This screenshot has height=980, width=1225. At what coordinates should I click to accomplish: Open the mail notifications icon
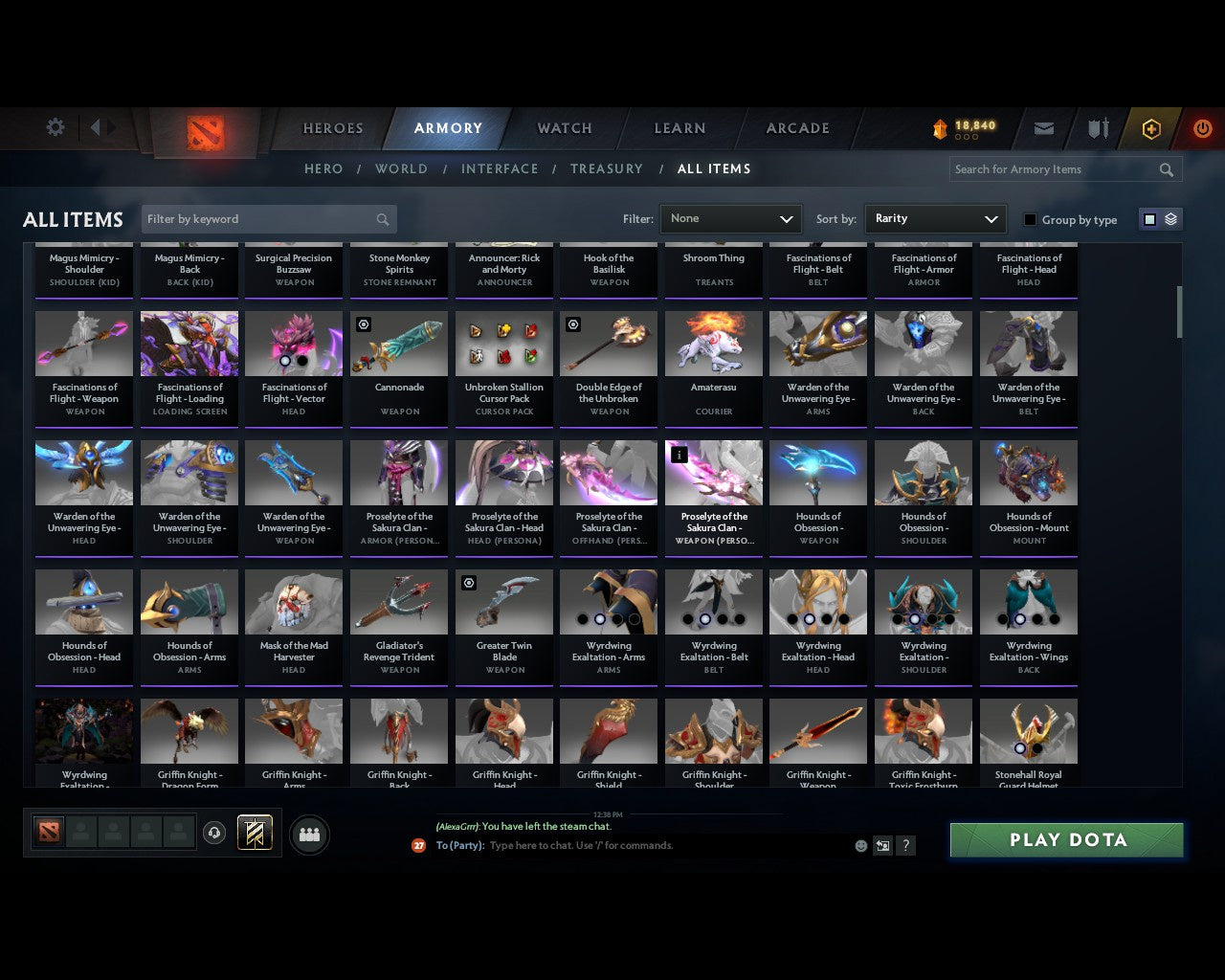coord(1043,127)
